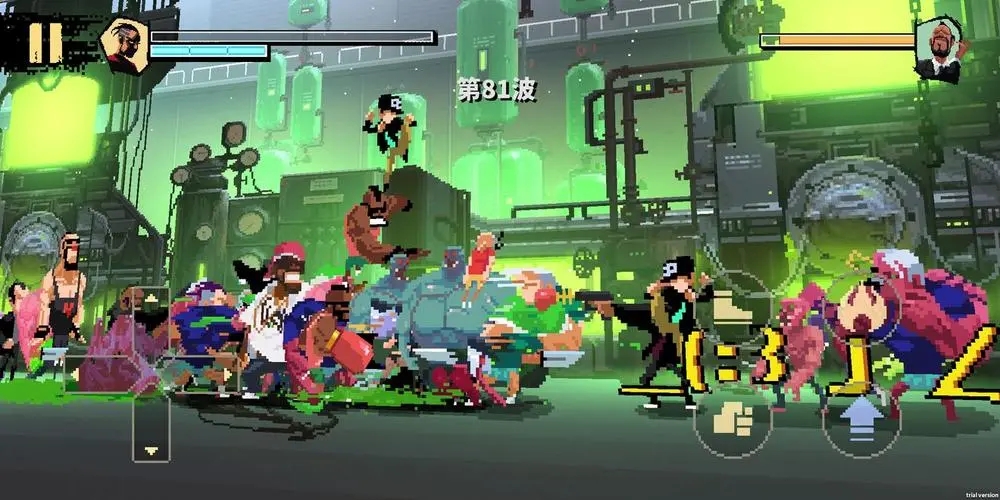
Task: Tap the up-arrow jump button
Action: pos(862,417)
